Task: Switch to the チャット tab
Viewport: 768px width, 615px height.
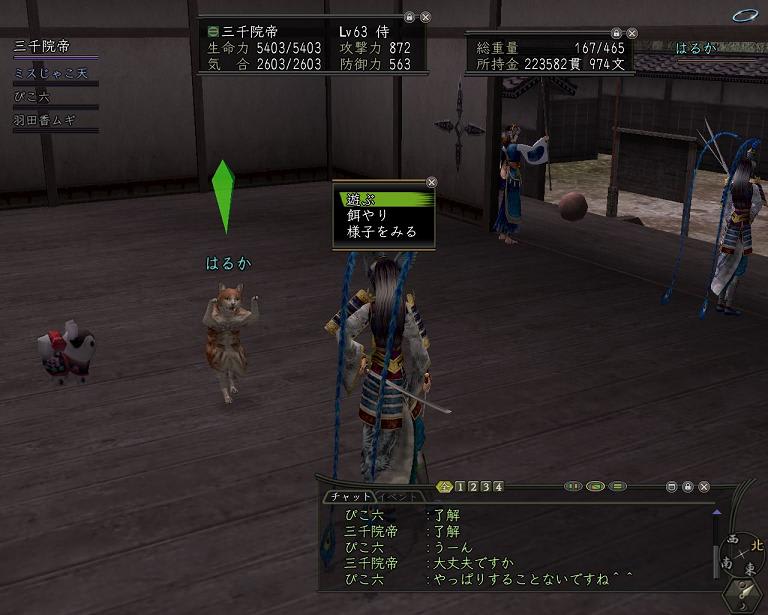Action: pos(349,497)
